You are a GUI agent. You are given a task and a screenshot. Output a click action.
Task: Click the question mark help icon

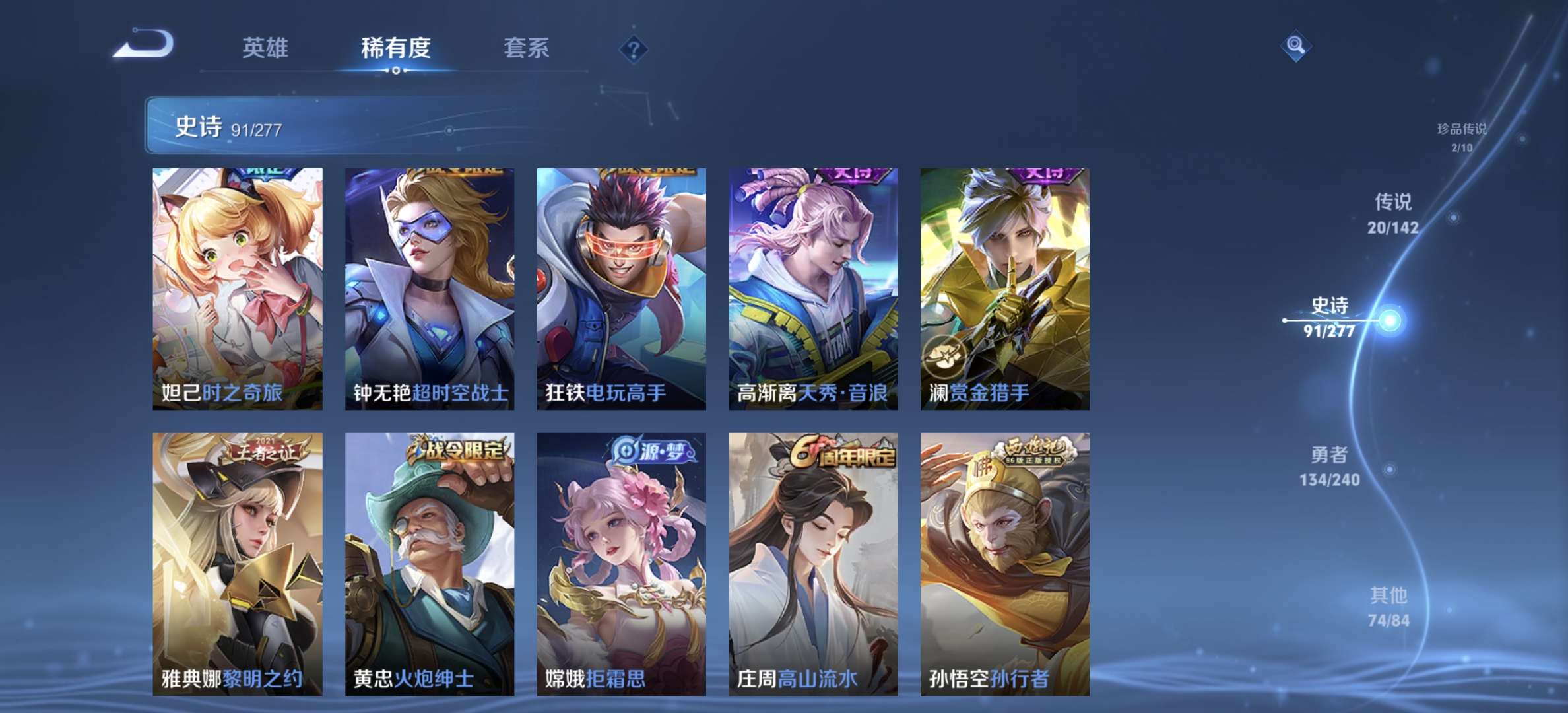pos(632,49)
